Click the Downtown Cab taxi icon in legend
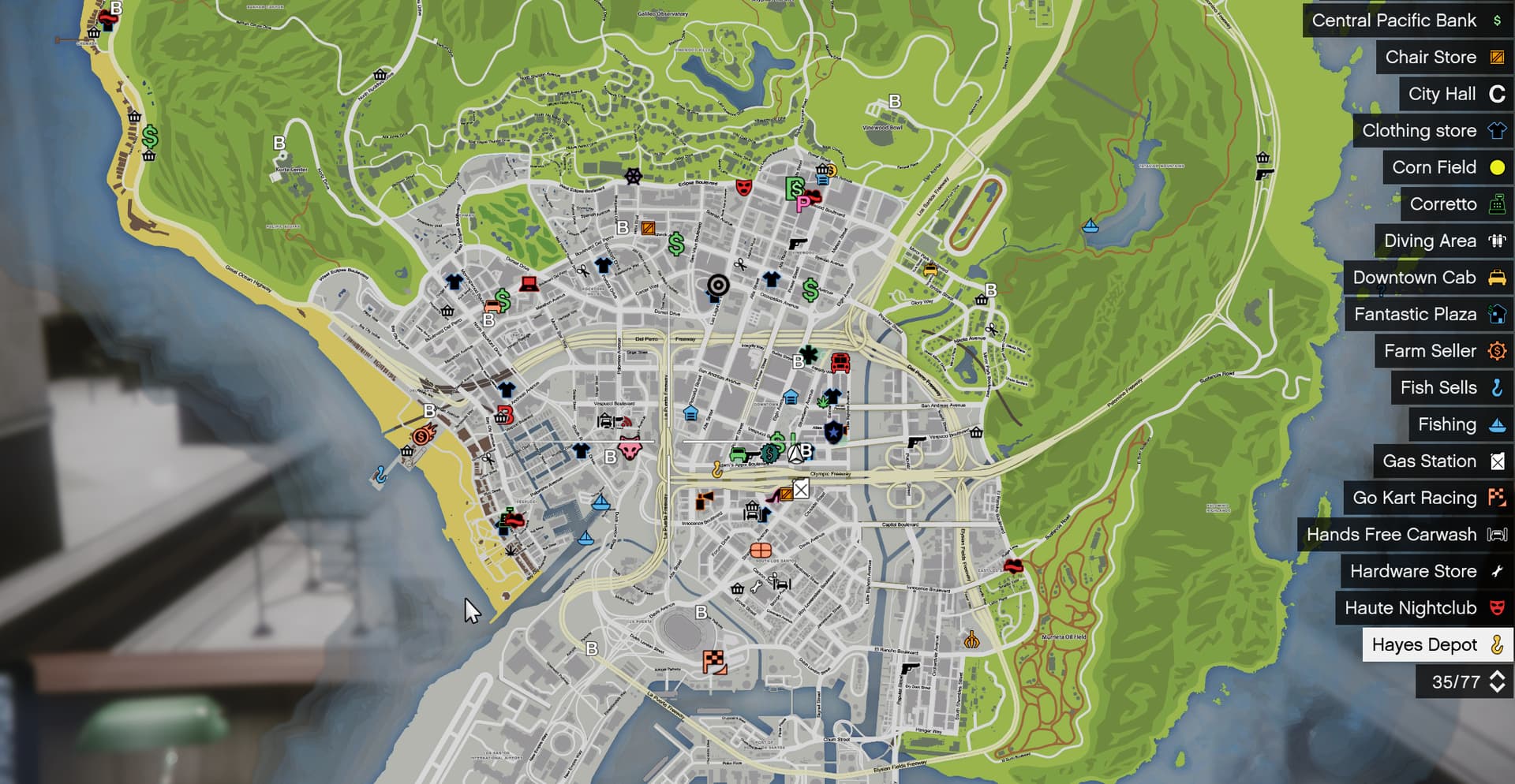 1495,278
